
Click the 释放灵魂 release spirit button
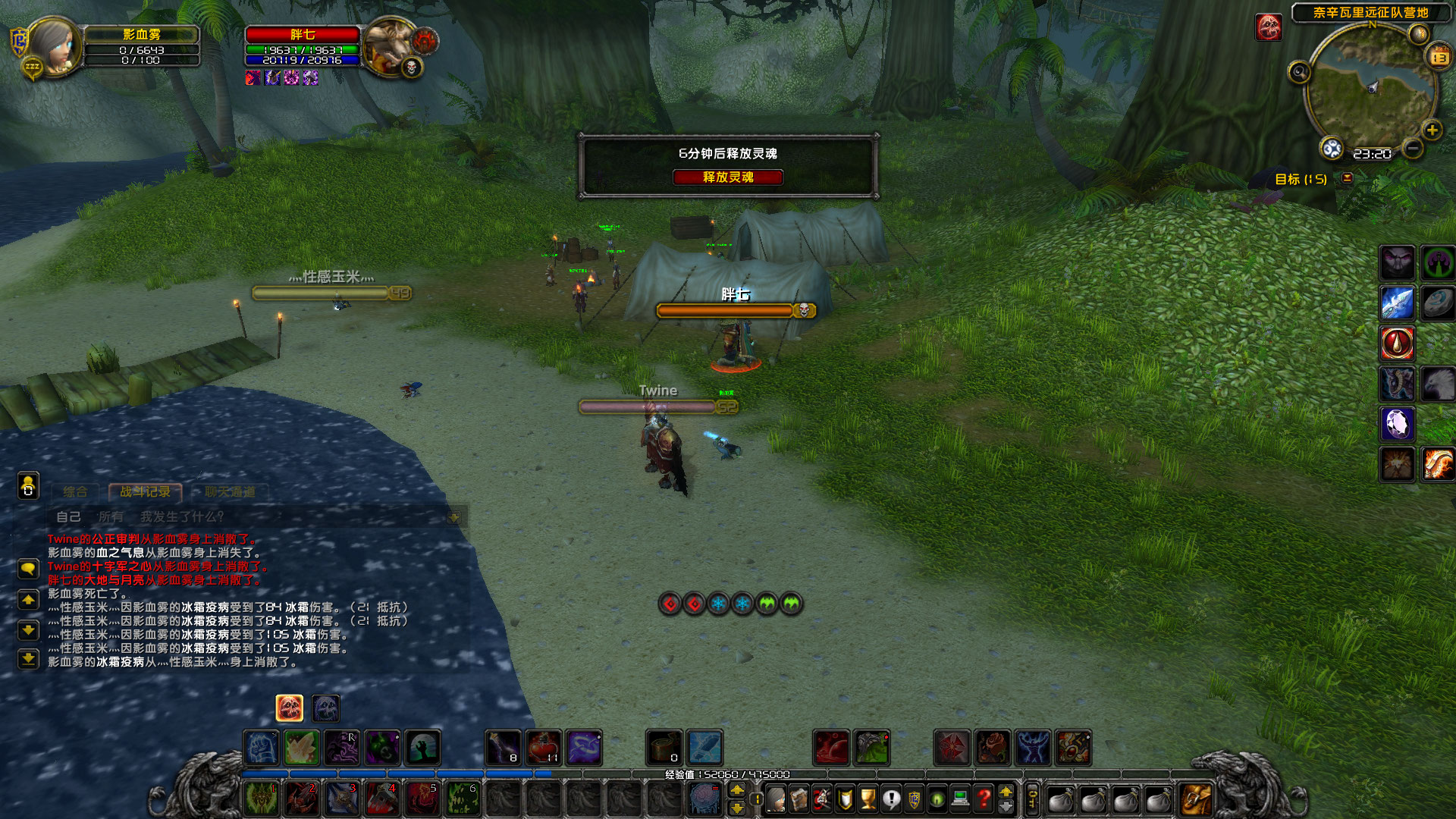[728, 177]
